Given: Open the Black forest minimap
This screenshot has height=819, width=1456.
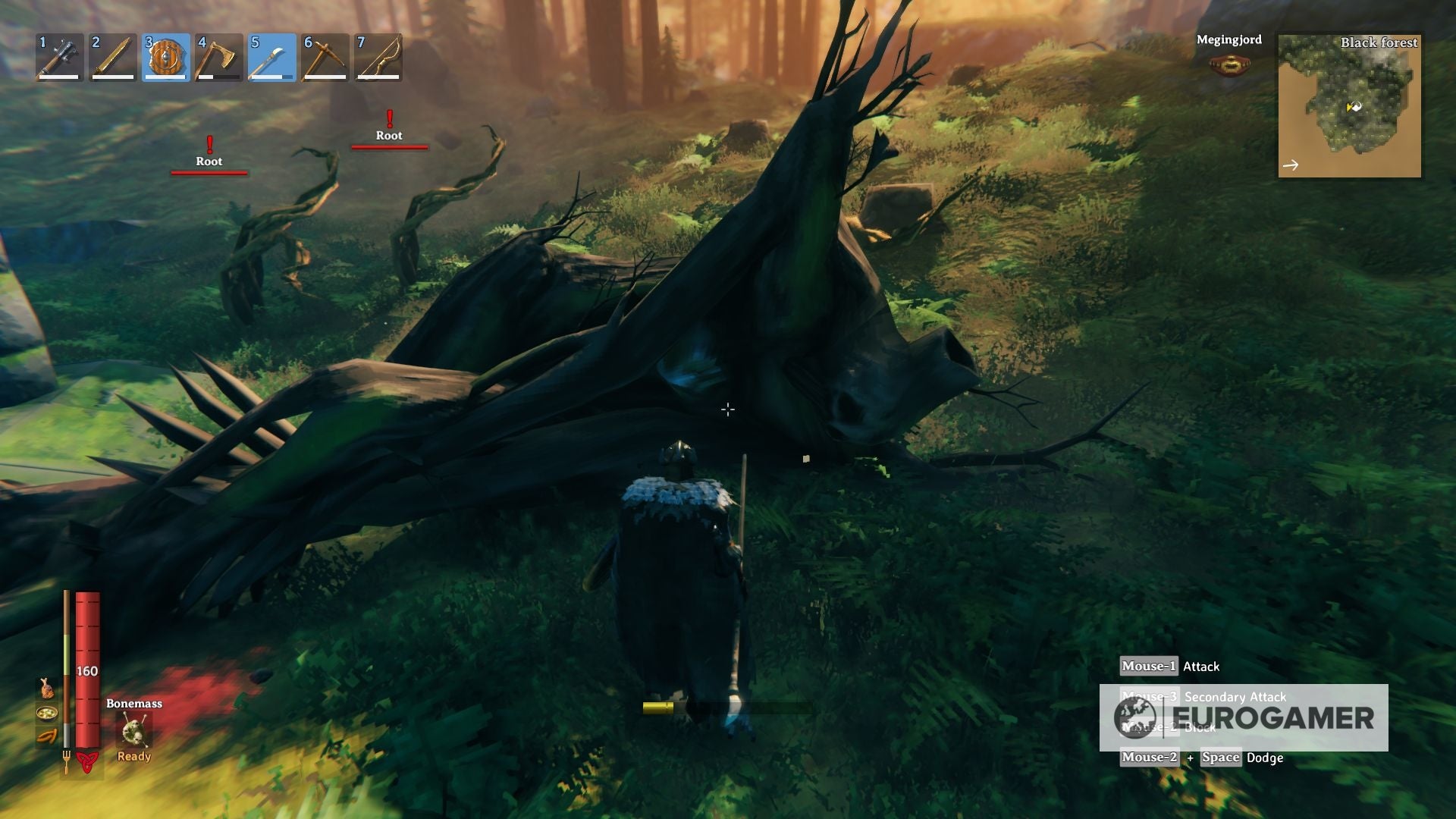Looking at the screenshot, I should [x=1349, y=106].
